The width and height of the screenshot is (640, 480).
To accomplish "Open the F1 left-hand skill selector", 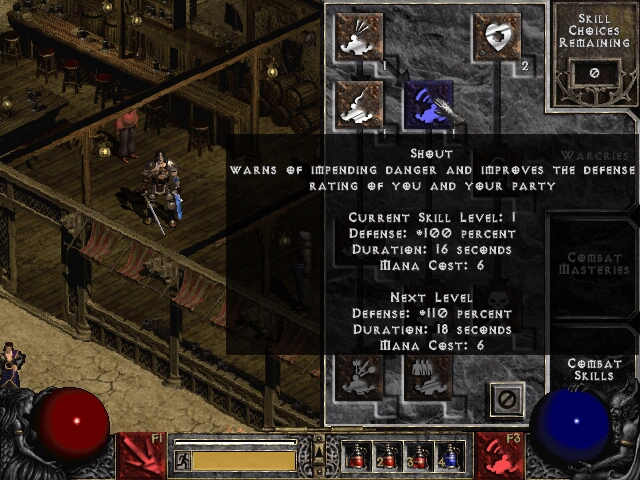I will coord(141,455).
